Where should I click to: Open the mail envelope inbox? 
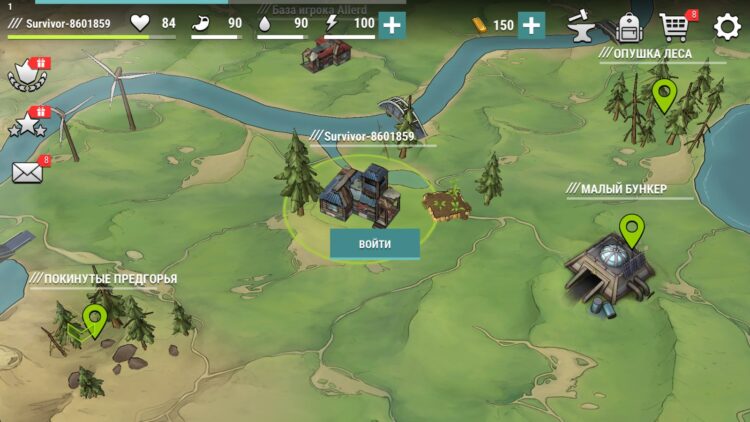[x=27, y=172]
